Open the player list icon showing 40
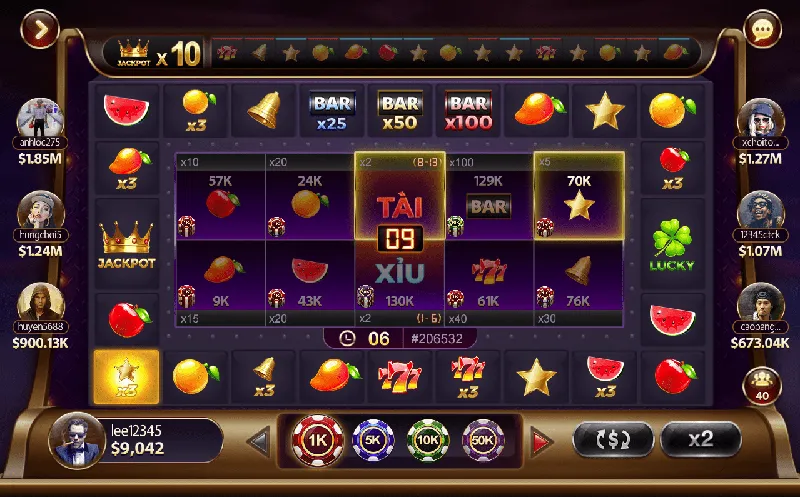The image size is (800, 497). (761, 385)
